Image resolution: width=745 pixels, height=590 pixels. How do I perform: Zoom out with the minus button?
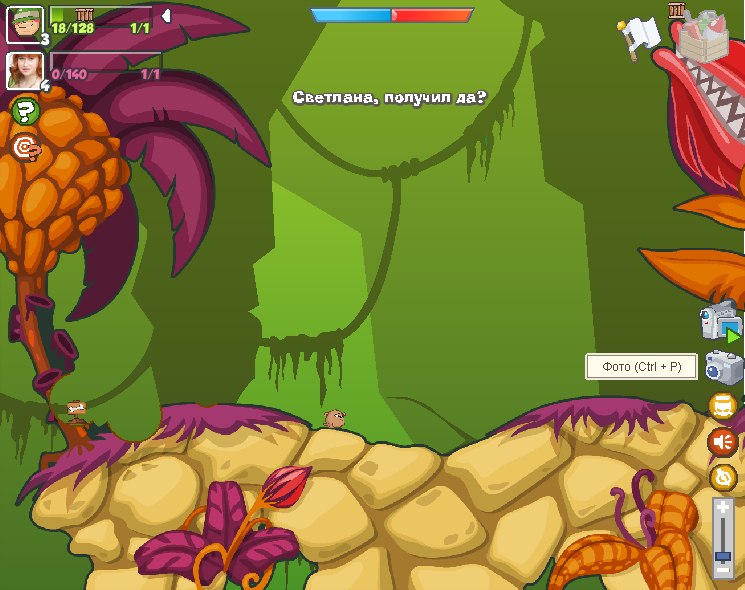723,571
